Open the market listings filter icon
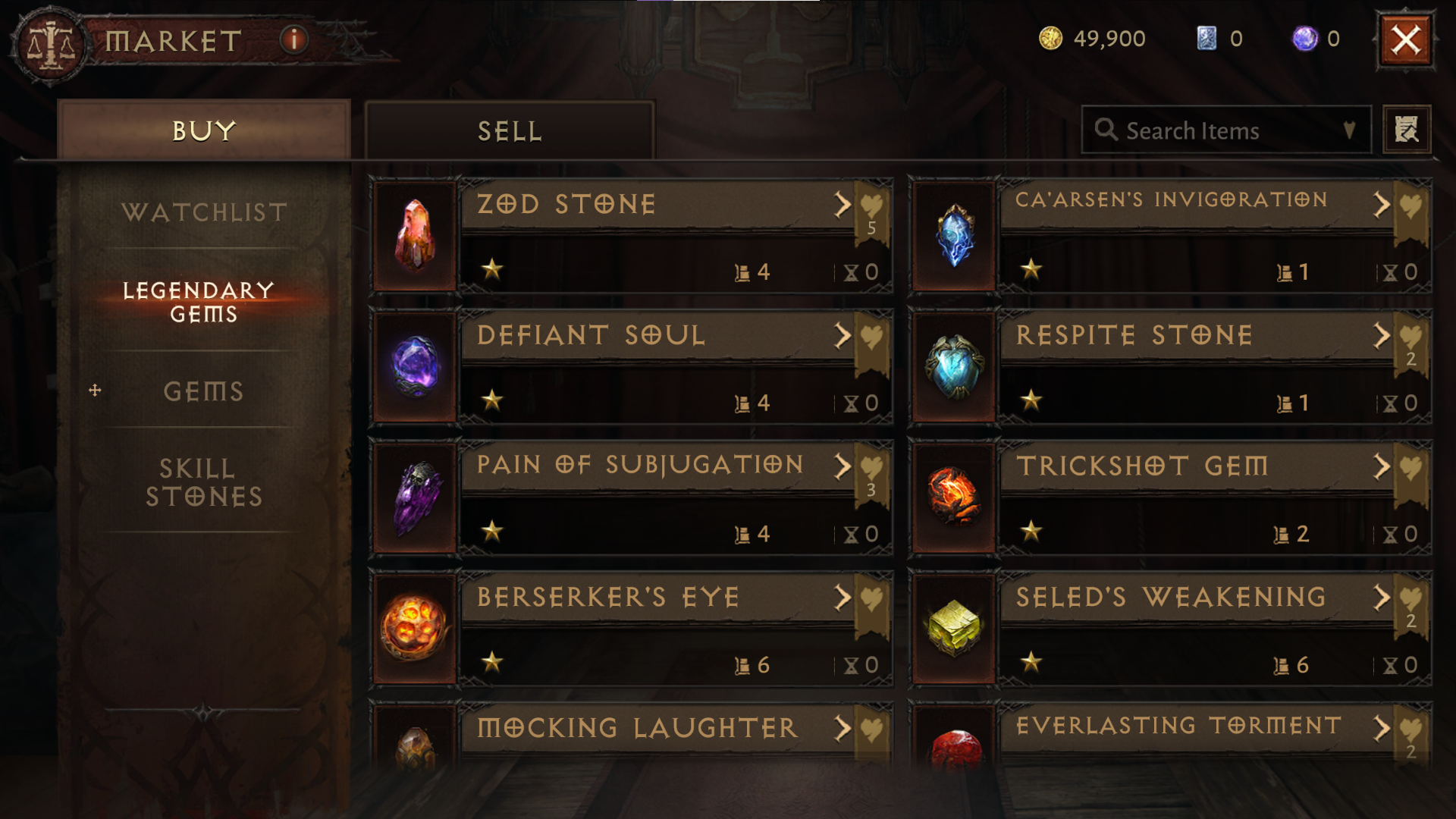This screenshot has height=819, width=1456. (x=1407, y=129)
